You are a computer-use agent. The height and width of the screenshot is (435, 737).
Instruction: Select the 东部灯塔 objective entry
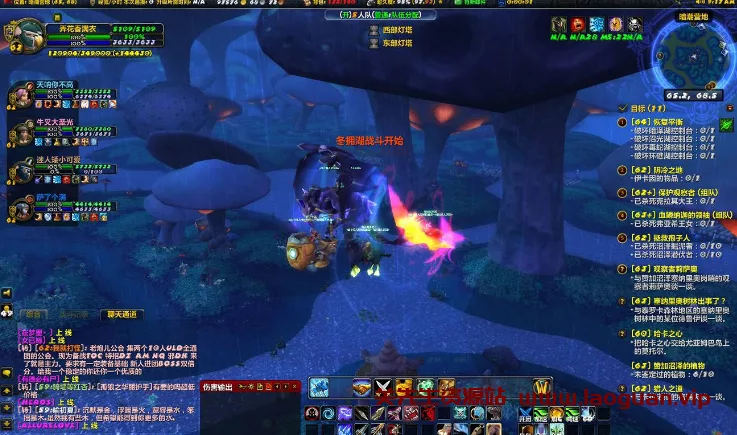[x=395, y=41]
